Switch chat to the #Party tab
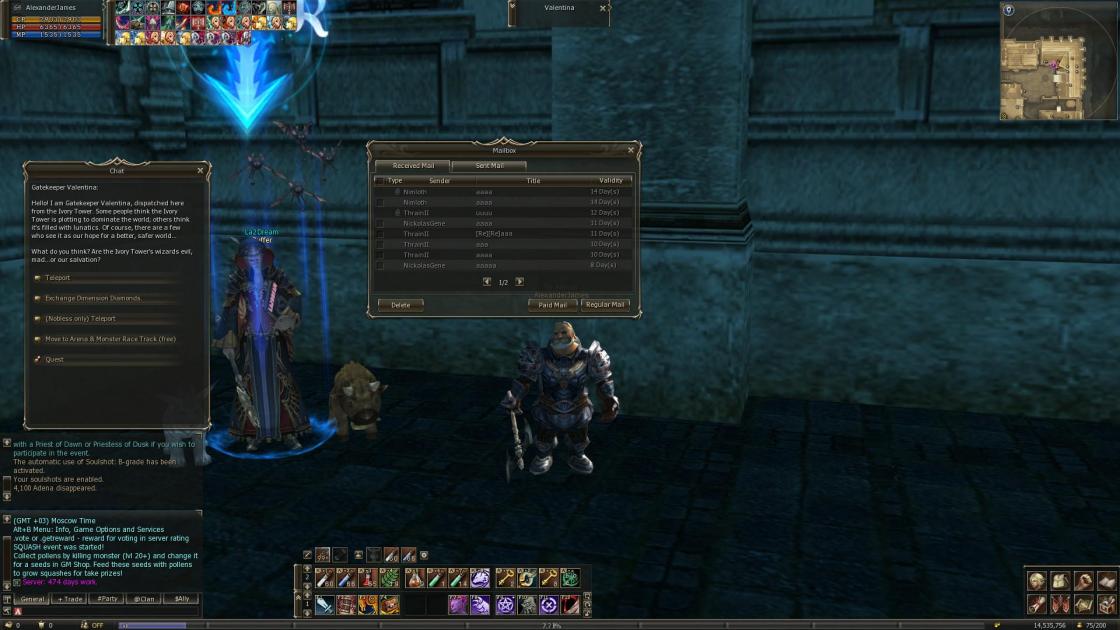The width and height of the screenshot is (1120, 630). tap(106, 599)
